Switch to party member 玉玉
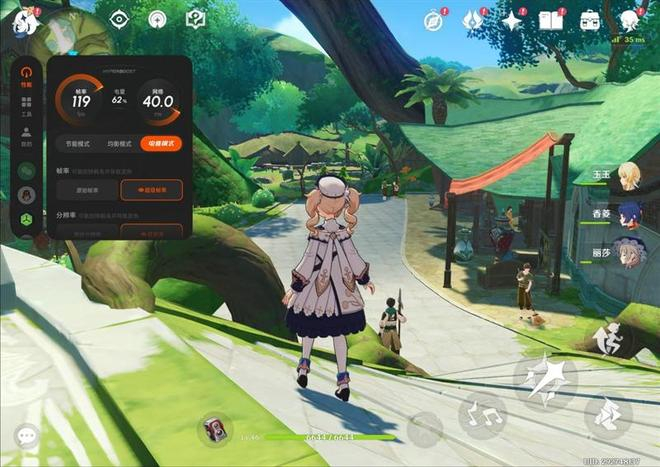 (629, 176)
